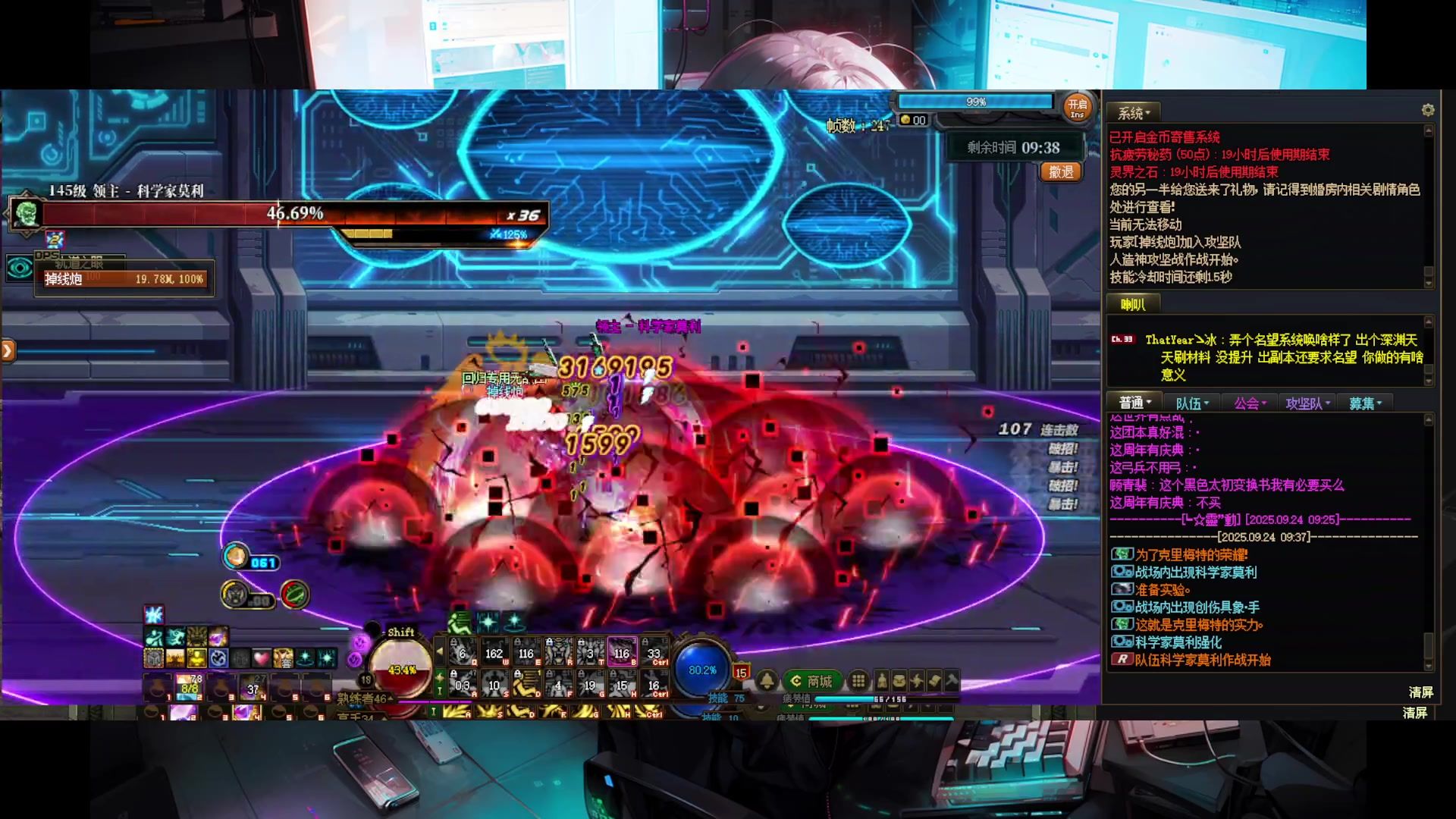Image resolution: width=1456 pixels, height=819 pixels.
Task: Open the 商城 shop
Action: (811, 681)
